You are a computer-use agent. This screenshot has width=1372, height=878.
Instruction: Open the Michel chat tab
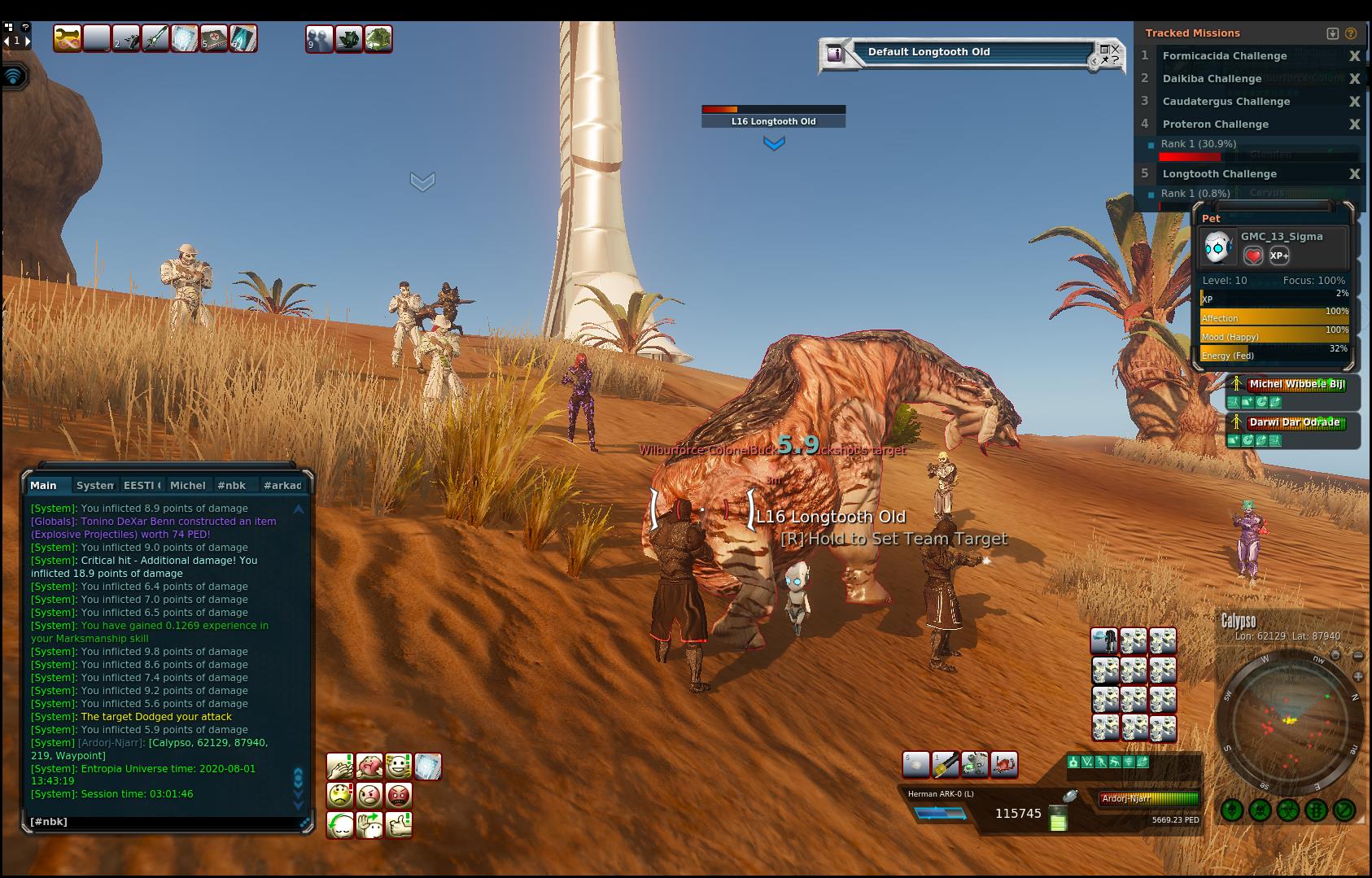187,485
